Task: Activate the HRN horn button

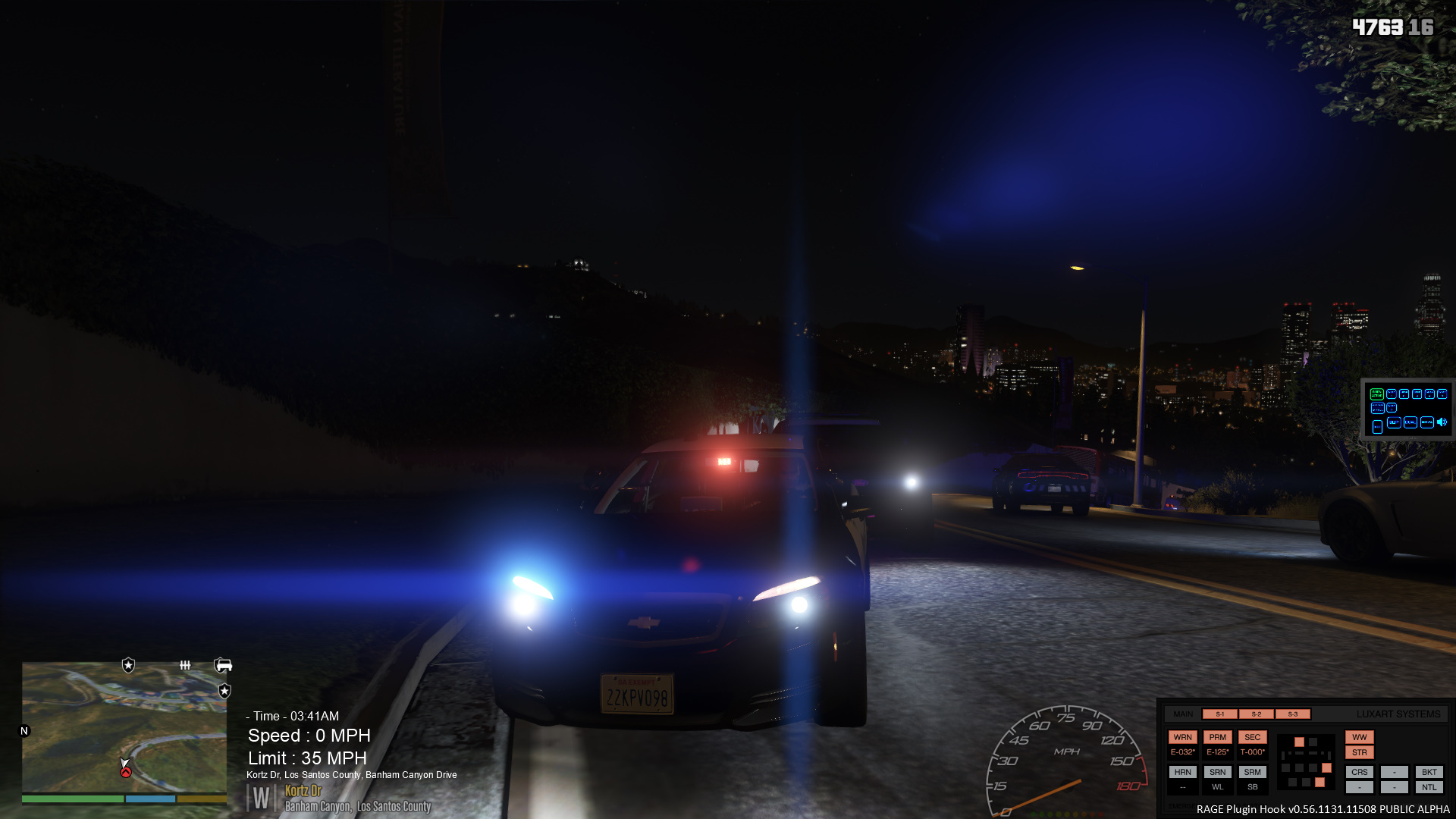Action: [x=1182, y=772]
